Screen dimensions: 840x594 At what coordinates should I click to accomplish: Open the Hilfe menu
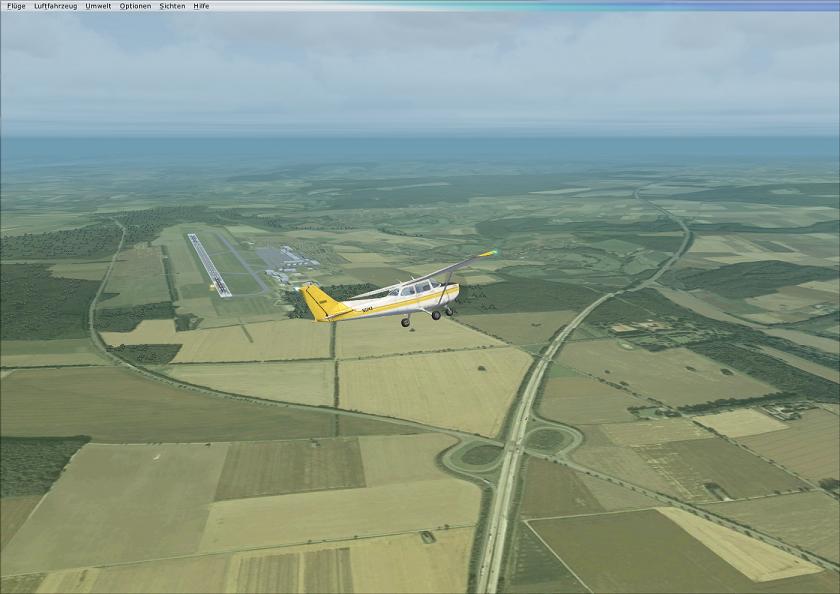(x=201, y=6)
